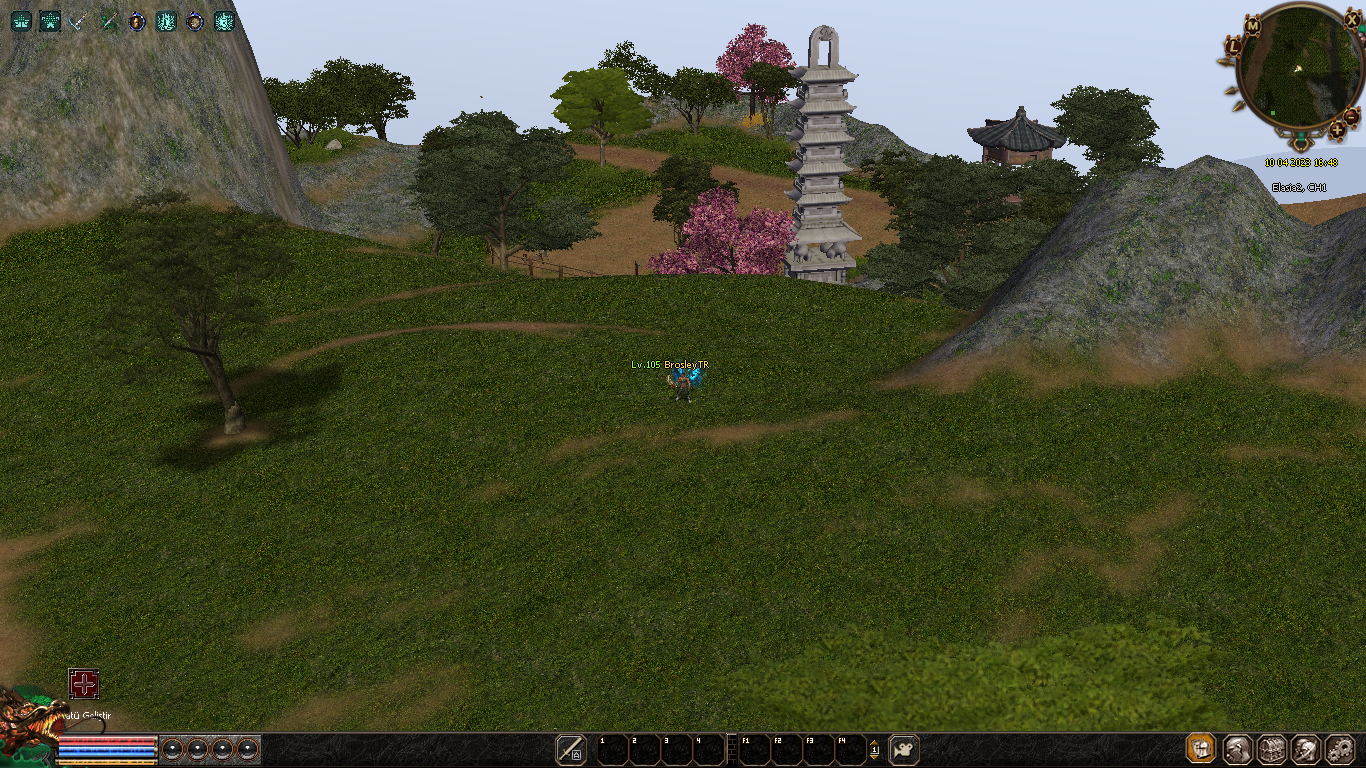Select the first teal buff icon

21,21
